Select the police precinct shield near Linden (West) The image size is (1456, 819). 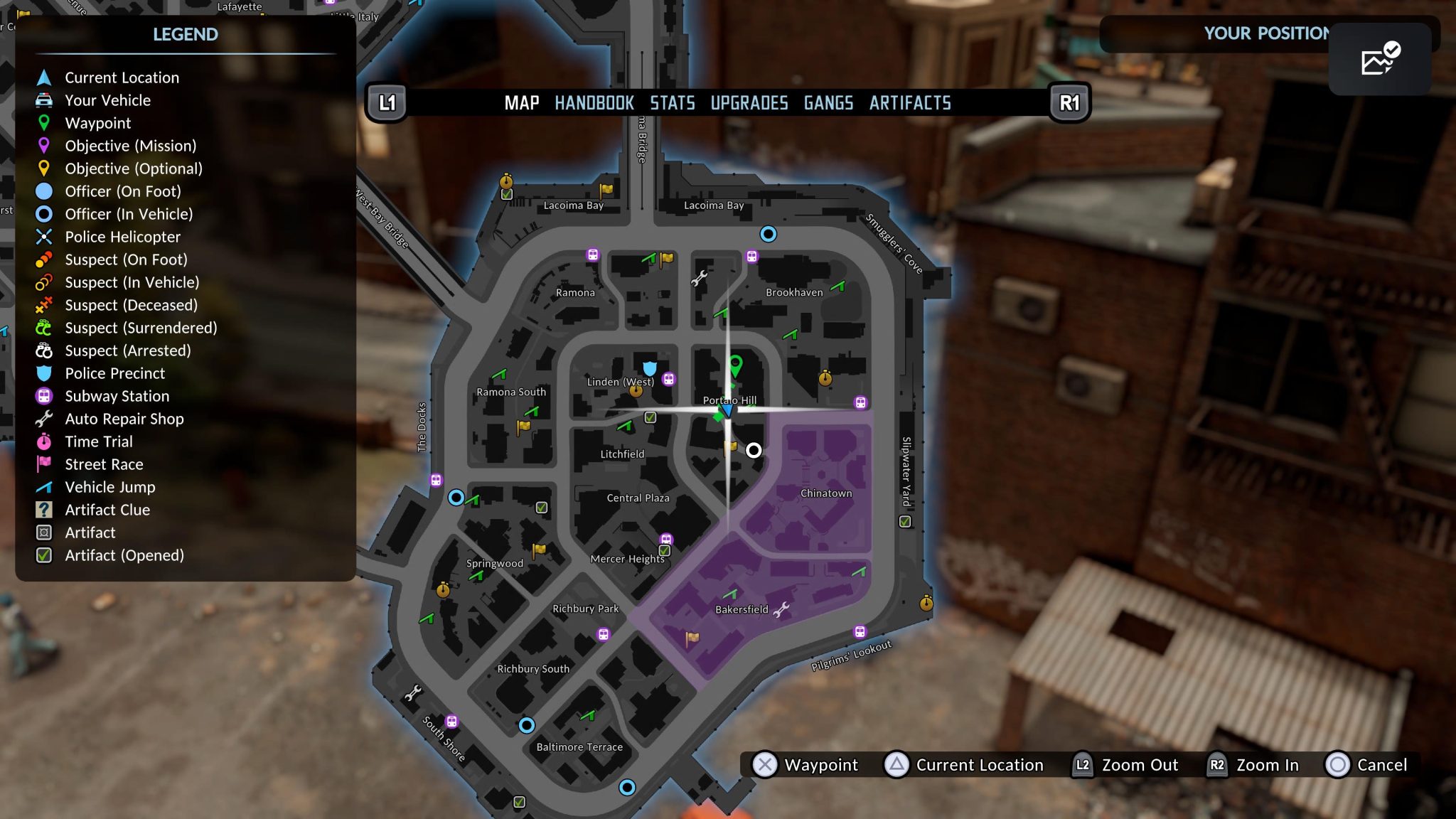coord(649,369)
